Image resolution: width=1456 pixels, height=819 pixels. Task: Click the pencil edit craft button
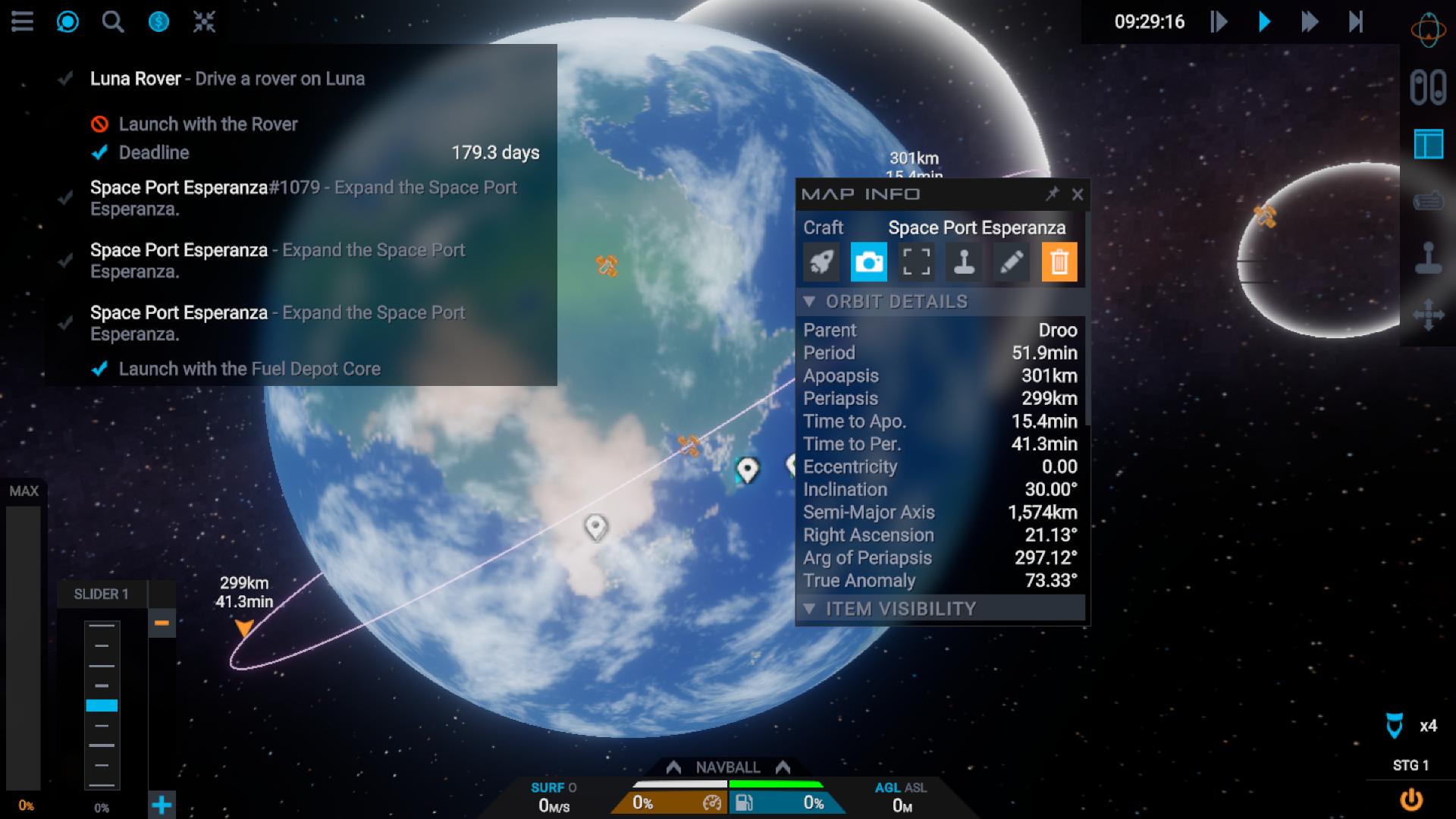coord(1011,262)
